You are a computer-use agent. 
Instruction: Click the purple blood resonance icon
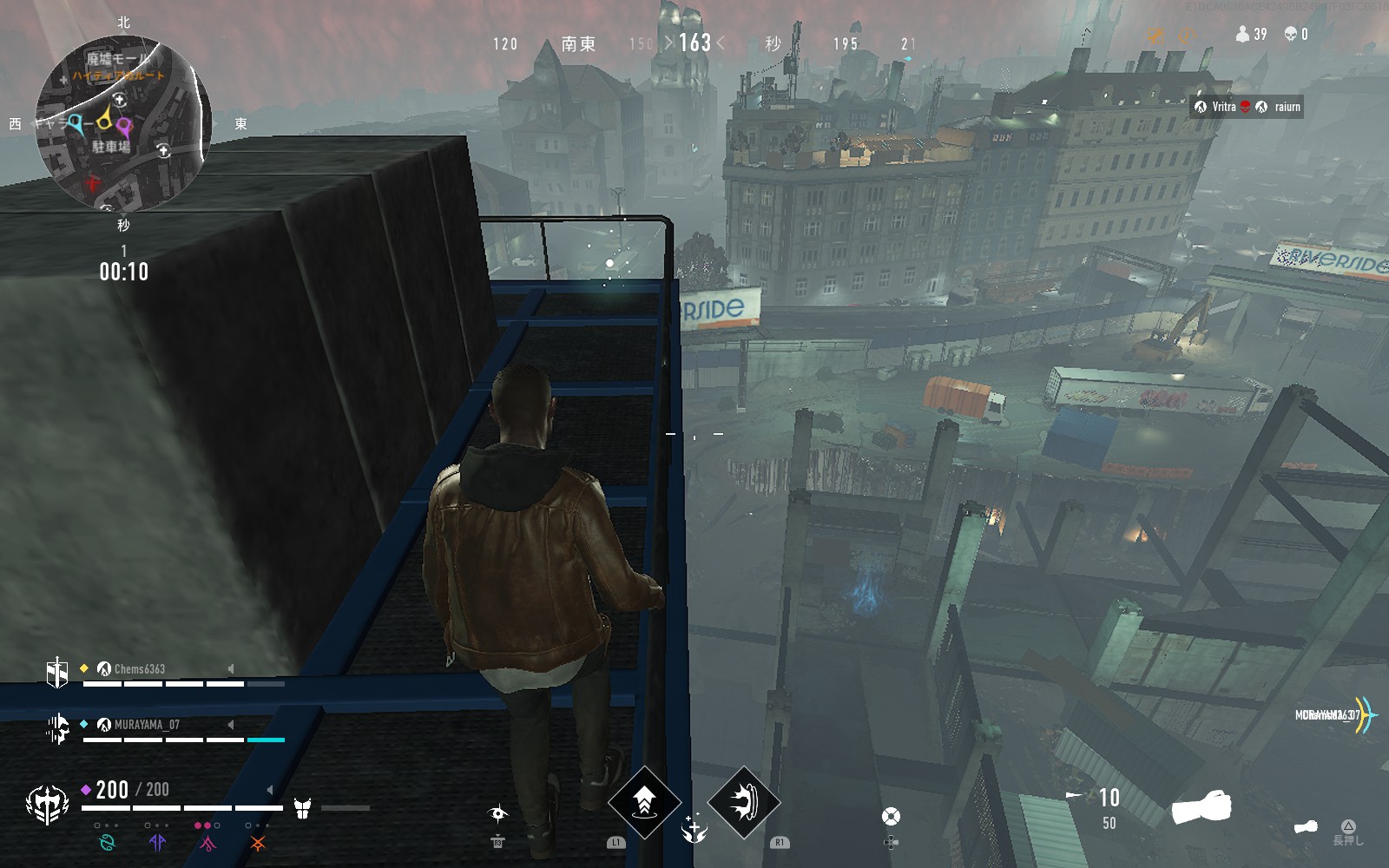157,842
